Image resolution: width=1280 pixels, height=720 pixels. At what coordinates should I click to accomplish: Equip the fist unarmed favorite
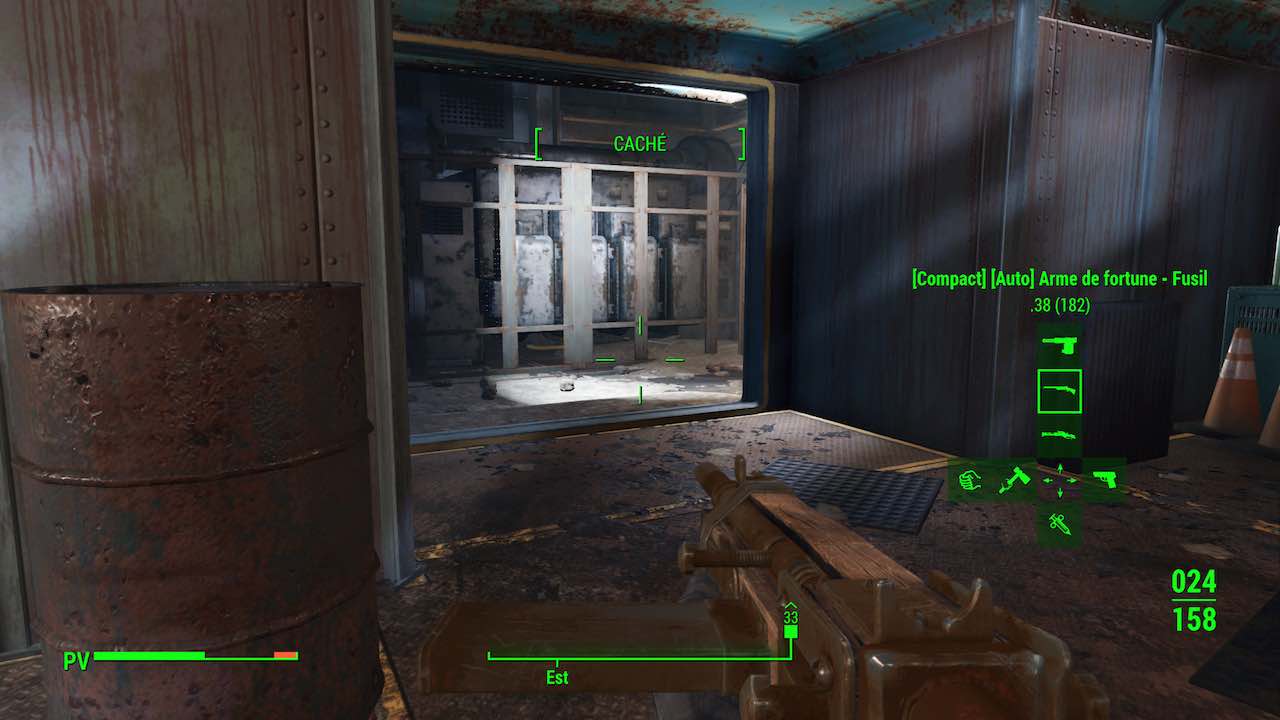(x=969, y=481)
